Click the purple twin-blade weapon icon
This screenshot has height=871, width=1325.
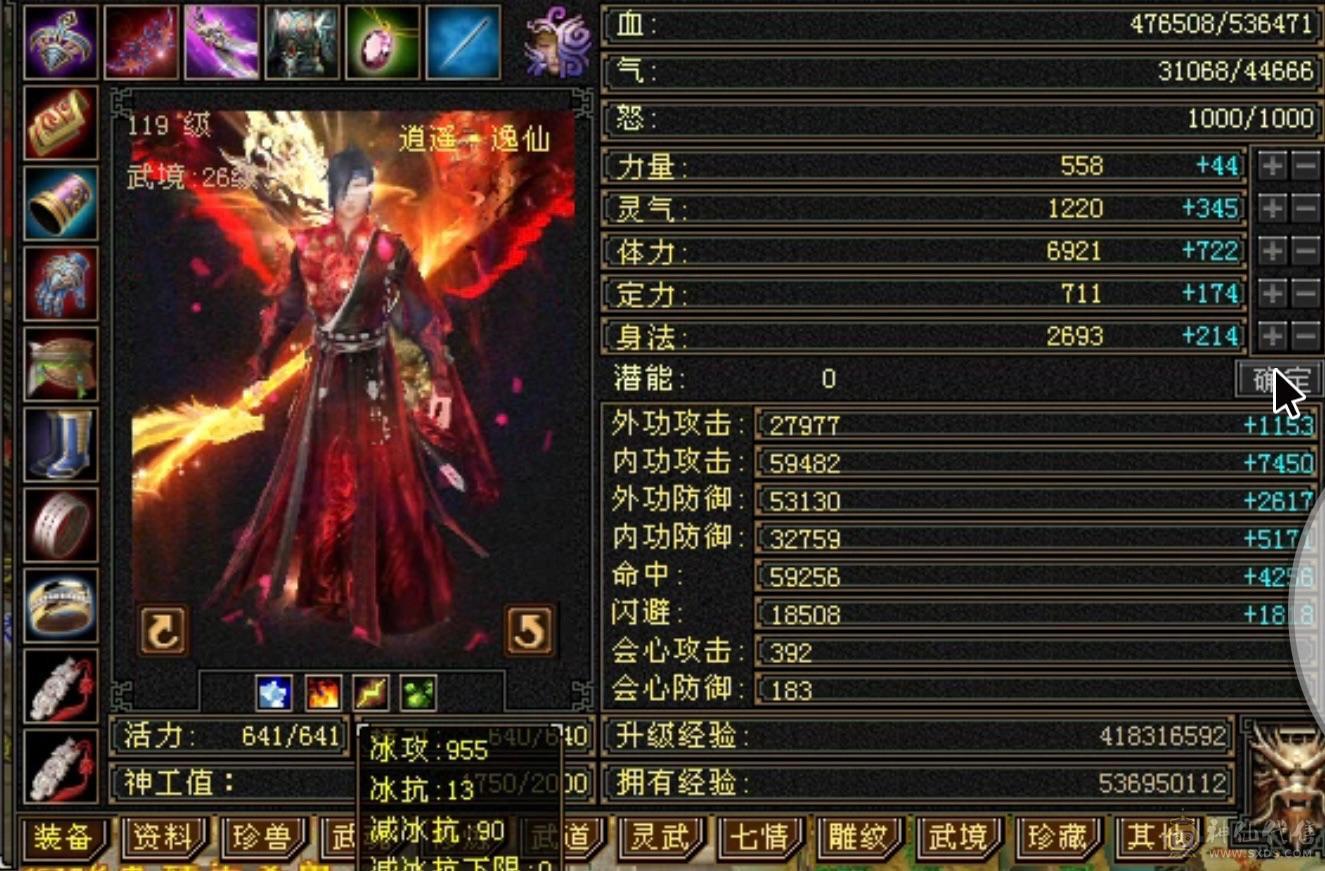[x=222, y=40]
